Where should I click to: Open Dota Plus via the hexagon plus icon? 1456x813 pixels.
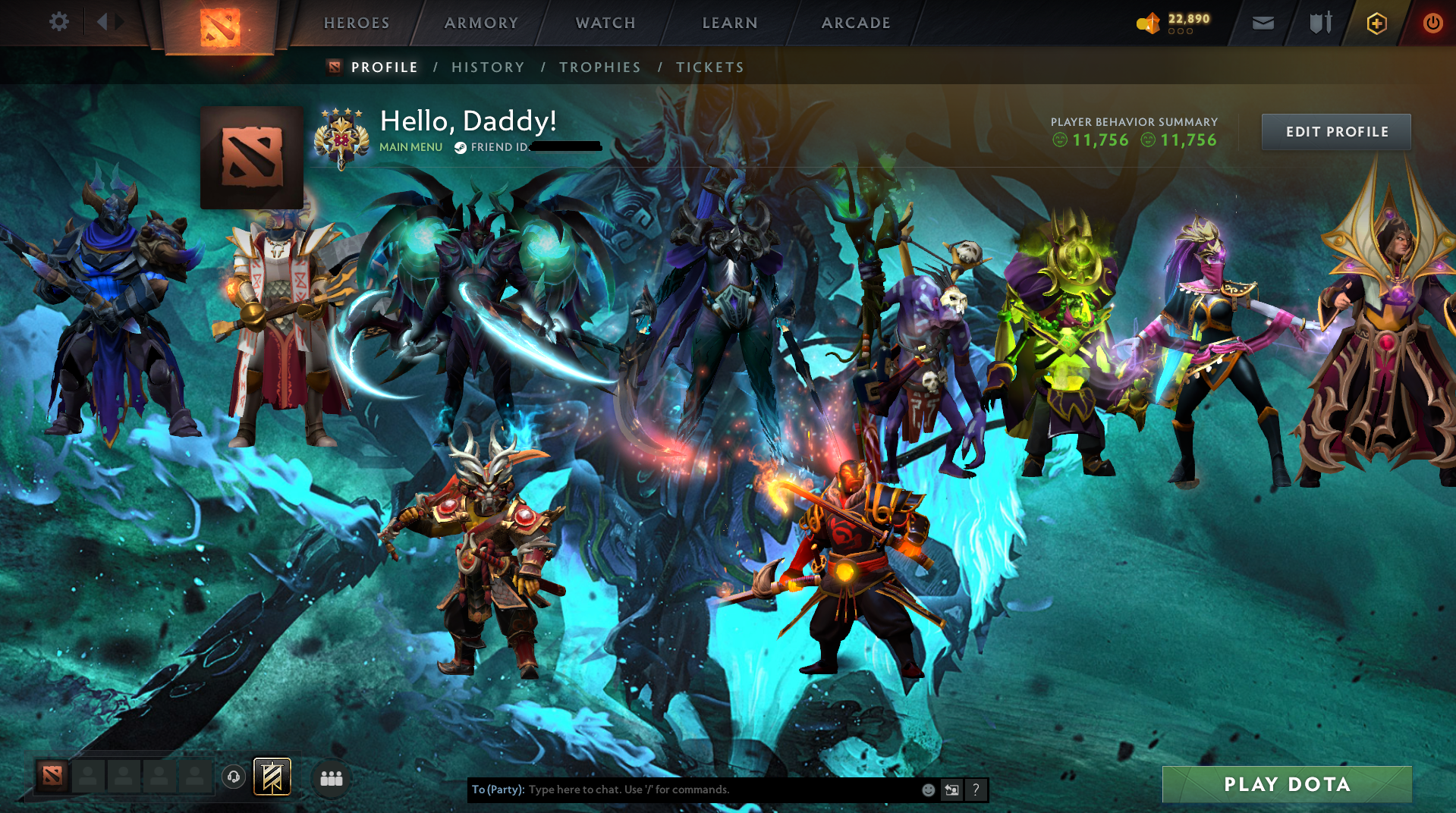click(x=1376, y=23)
